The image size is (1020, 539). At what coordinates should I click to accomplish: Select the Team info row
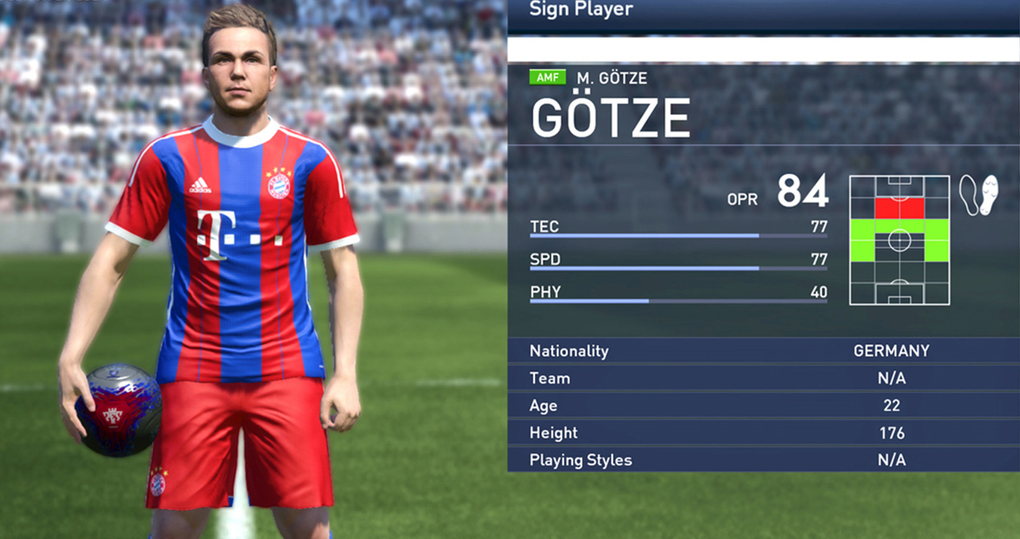pos(763,378)
